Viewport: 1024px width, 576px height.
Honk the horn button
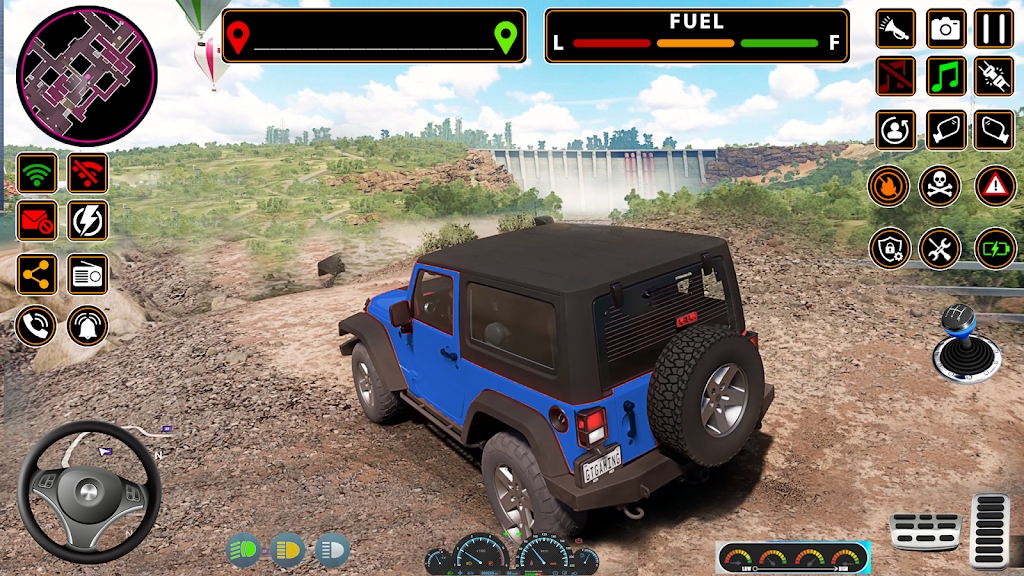[895, 28]
